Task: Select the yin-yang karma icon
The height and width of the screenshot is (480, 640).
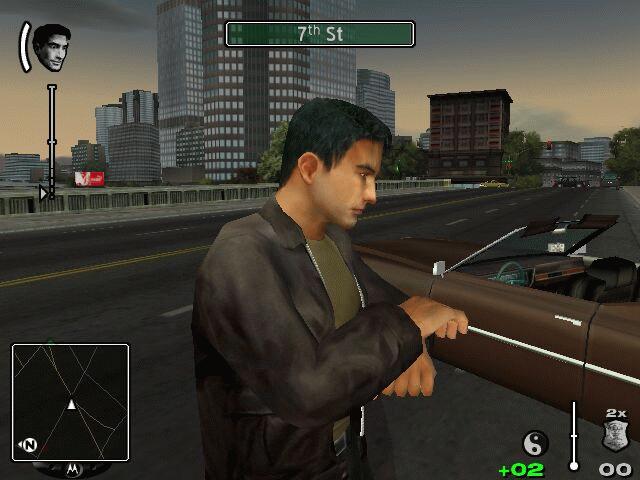Action: click(x=535, y=442)
